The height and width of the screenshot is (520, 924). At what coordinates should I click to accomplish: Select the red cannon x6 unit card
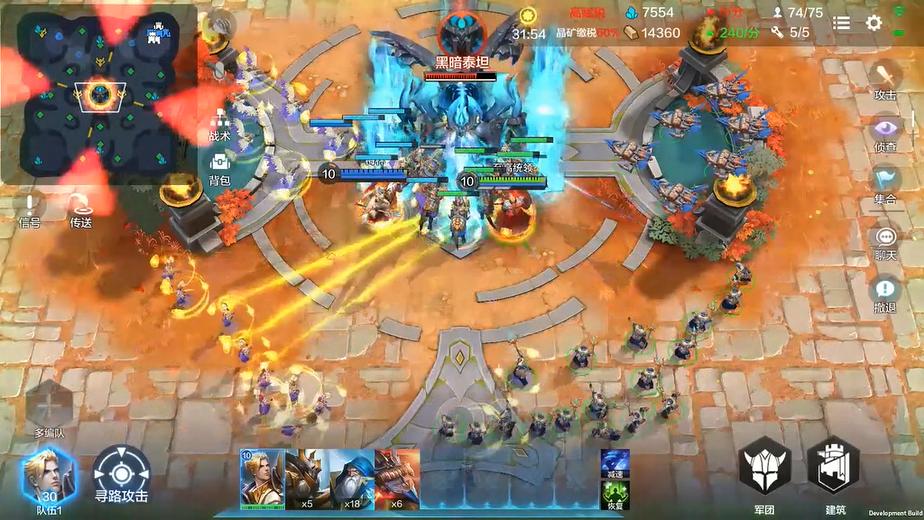coord(397,478)
